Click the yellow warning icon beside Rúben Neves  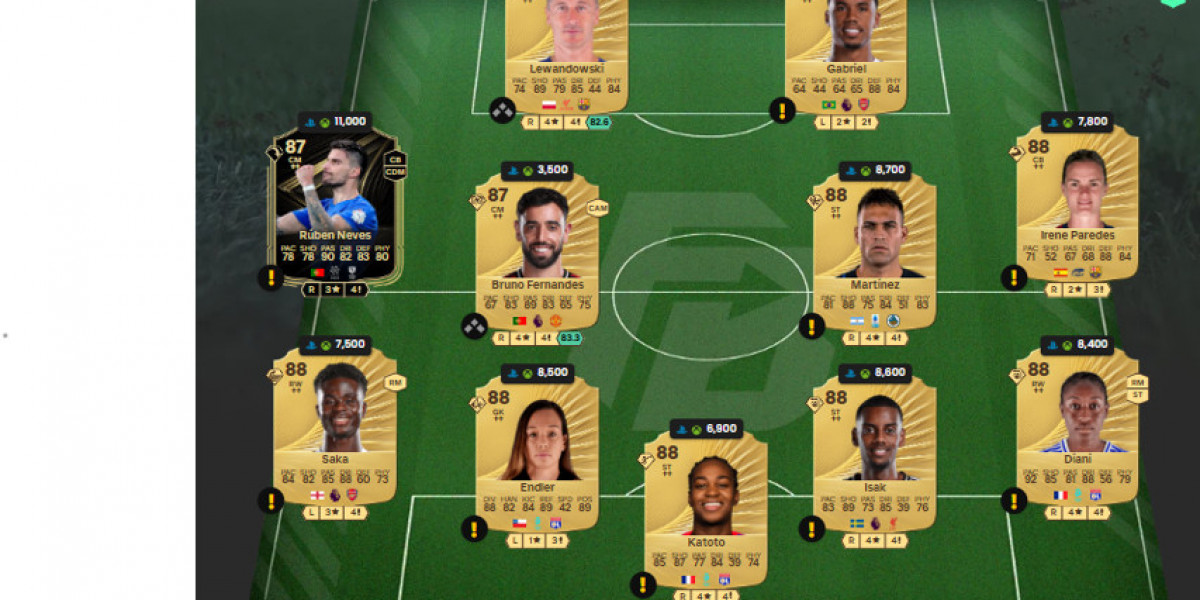point(270,278)
